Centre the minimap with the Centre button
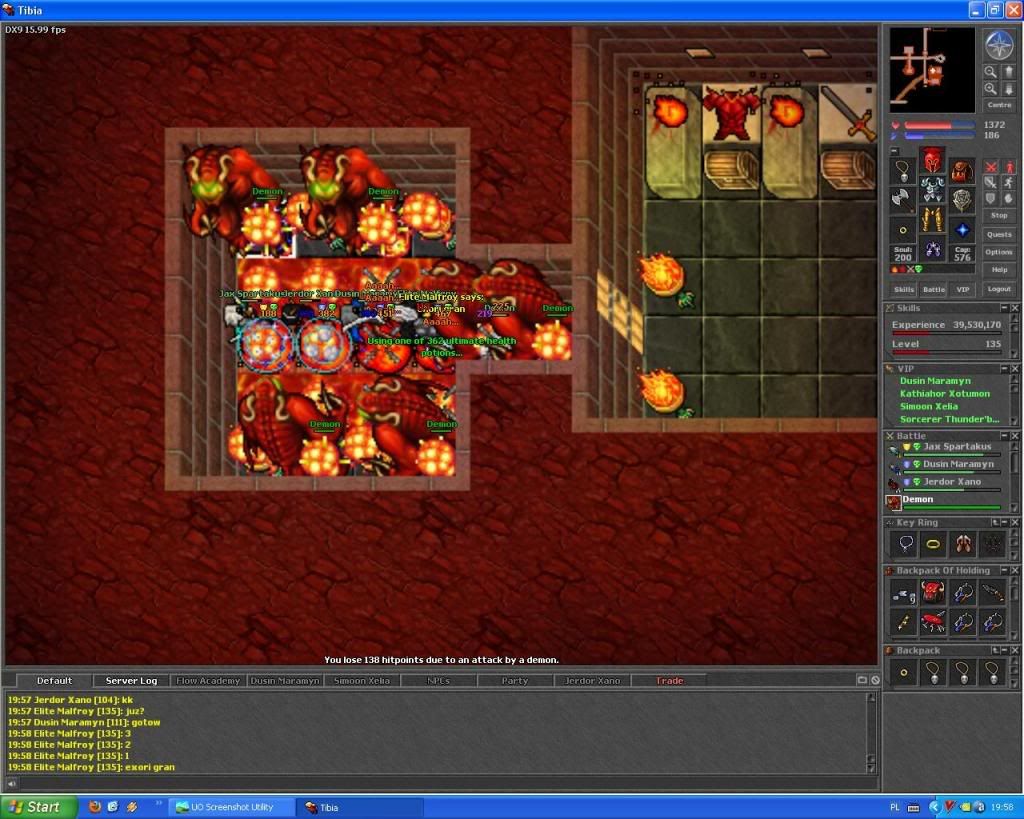 pos(999,105)
